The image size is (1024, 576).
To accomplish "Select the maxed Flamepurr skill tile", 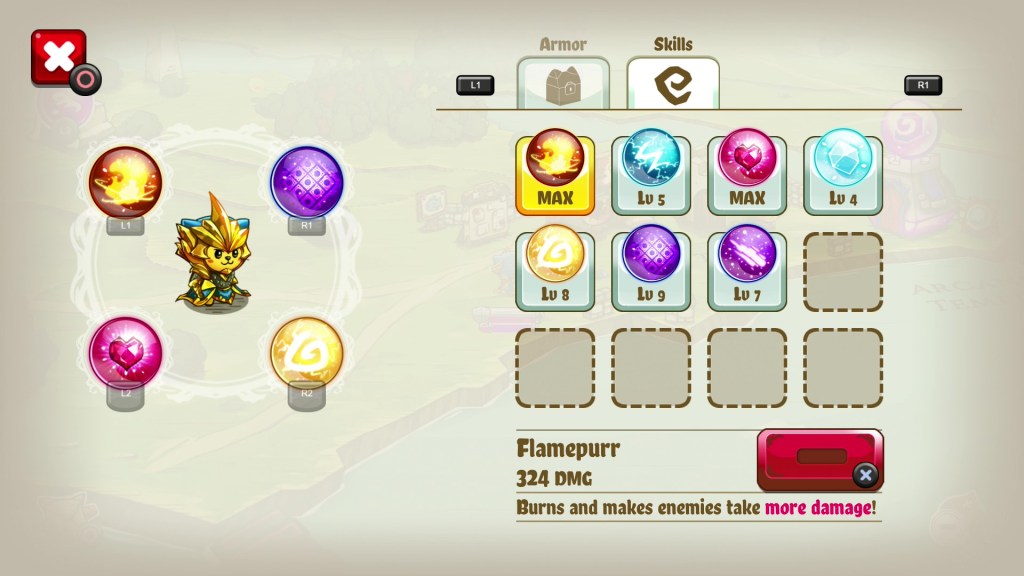I will [x=555, y=173].
